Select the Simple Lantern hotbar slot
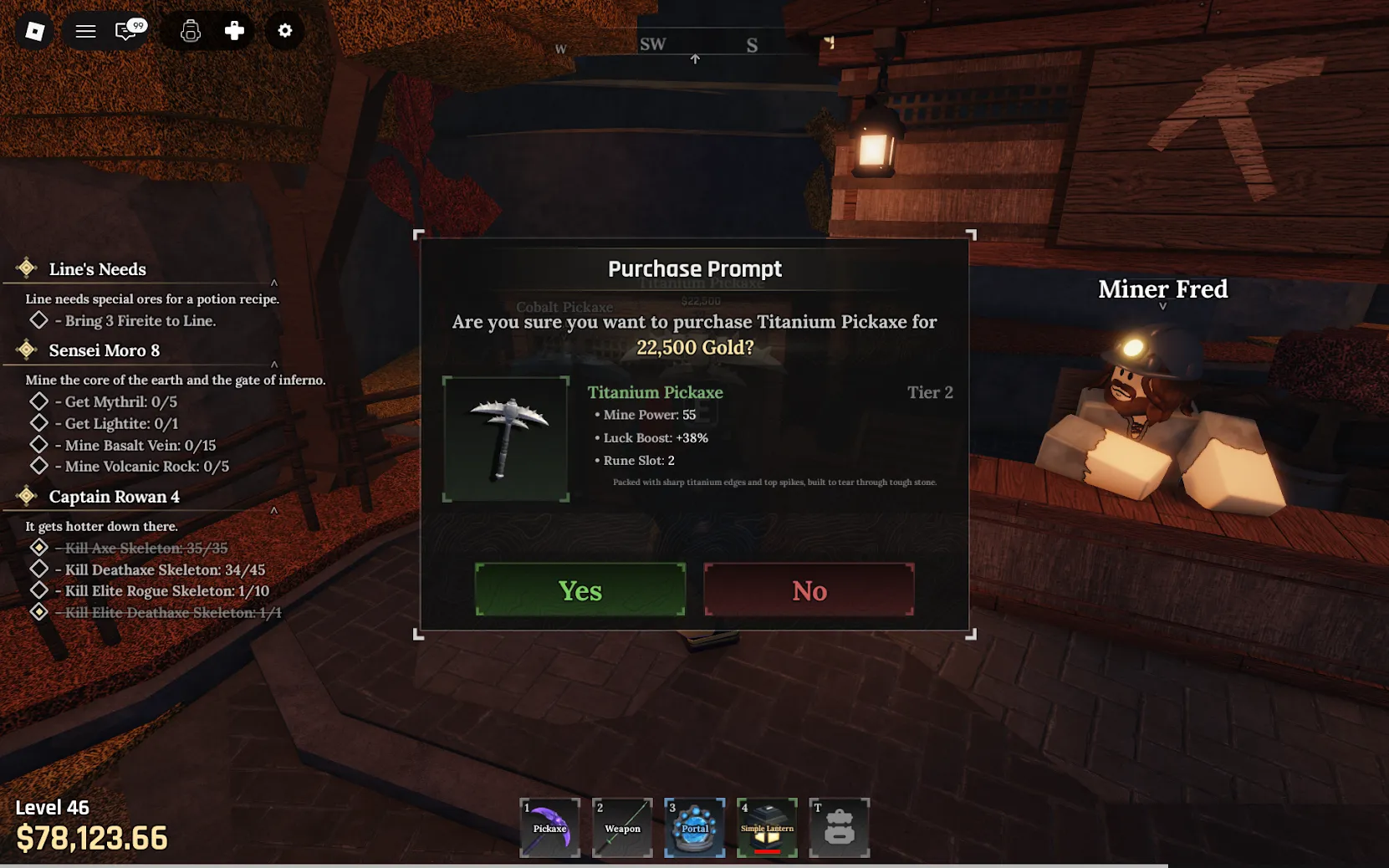This screenshot has width=1389, height=868. pos(767,827)
